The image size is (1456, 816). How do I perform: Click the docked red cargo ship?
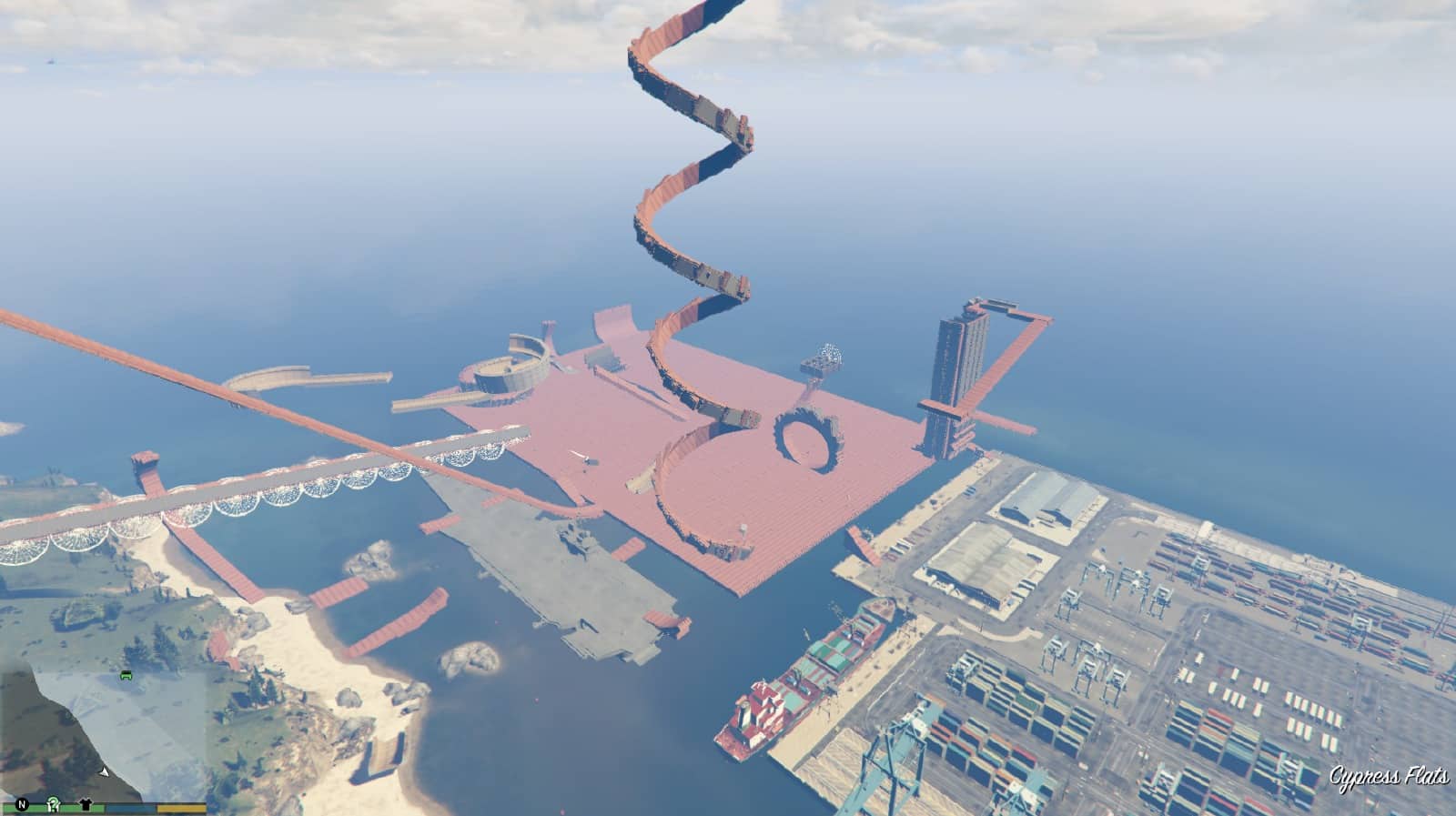coord(801,691)
